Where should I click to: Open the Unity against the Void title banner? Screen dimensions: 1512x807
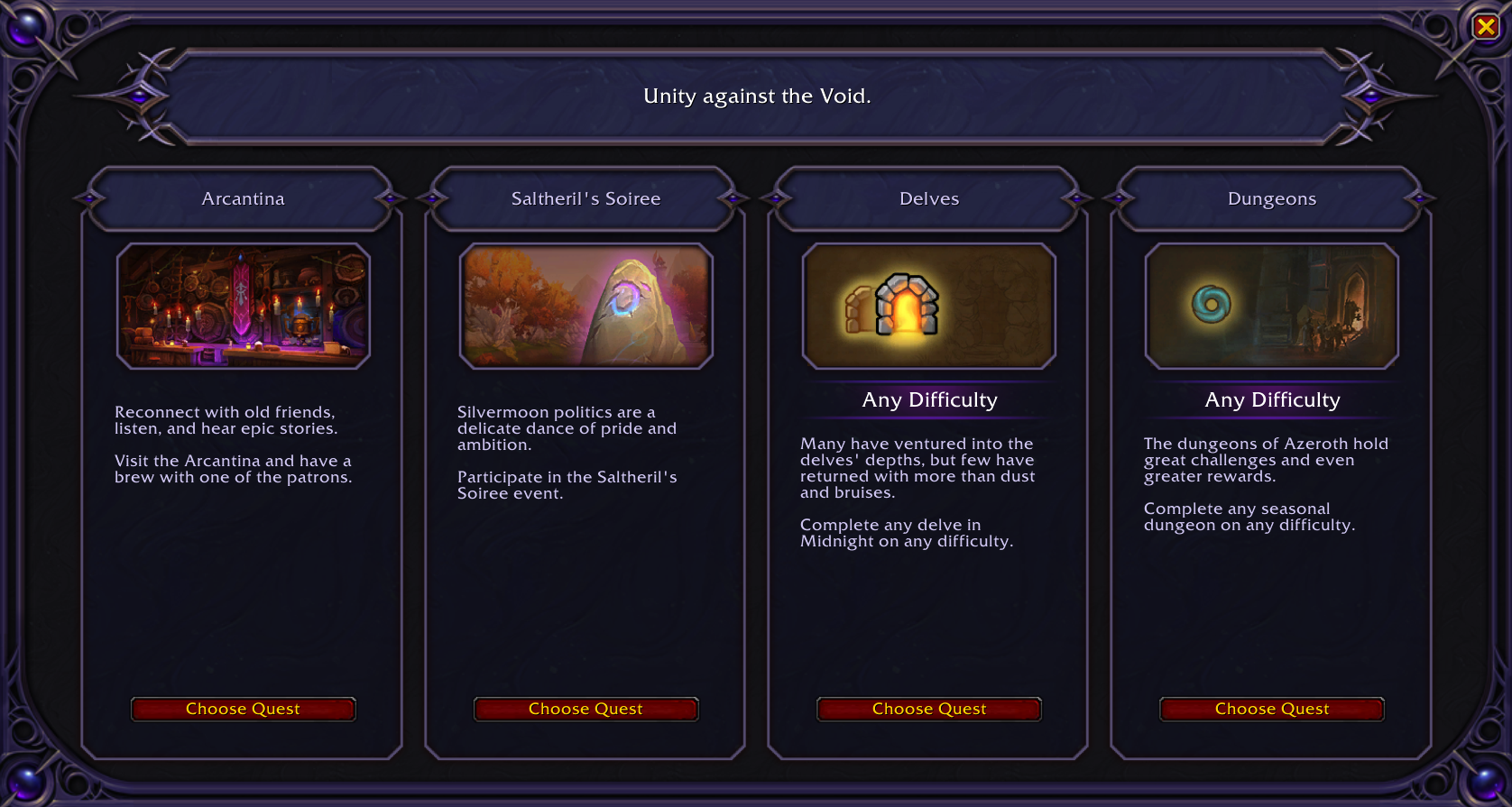coord(756,96)
